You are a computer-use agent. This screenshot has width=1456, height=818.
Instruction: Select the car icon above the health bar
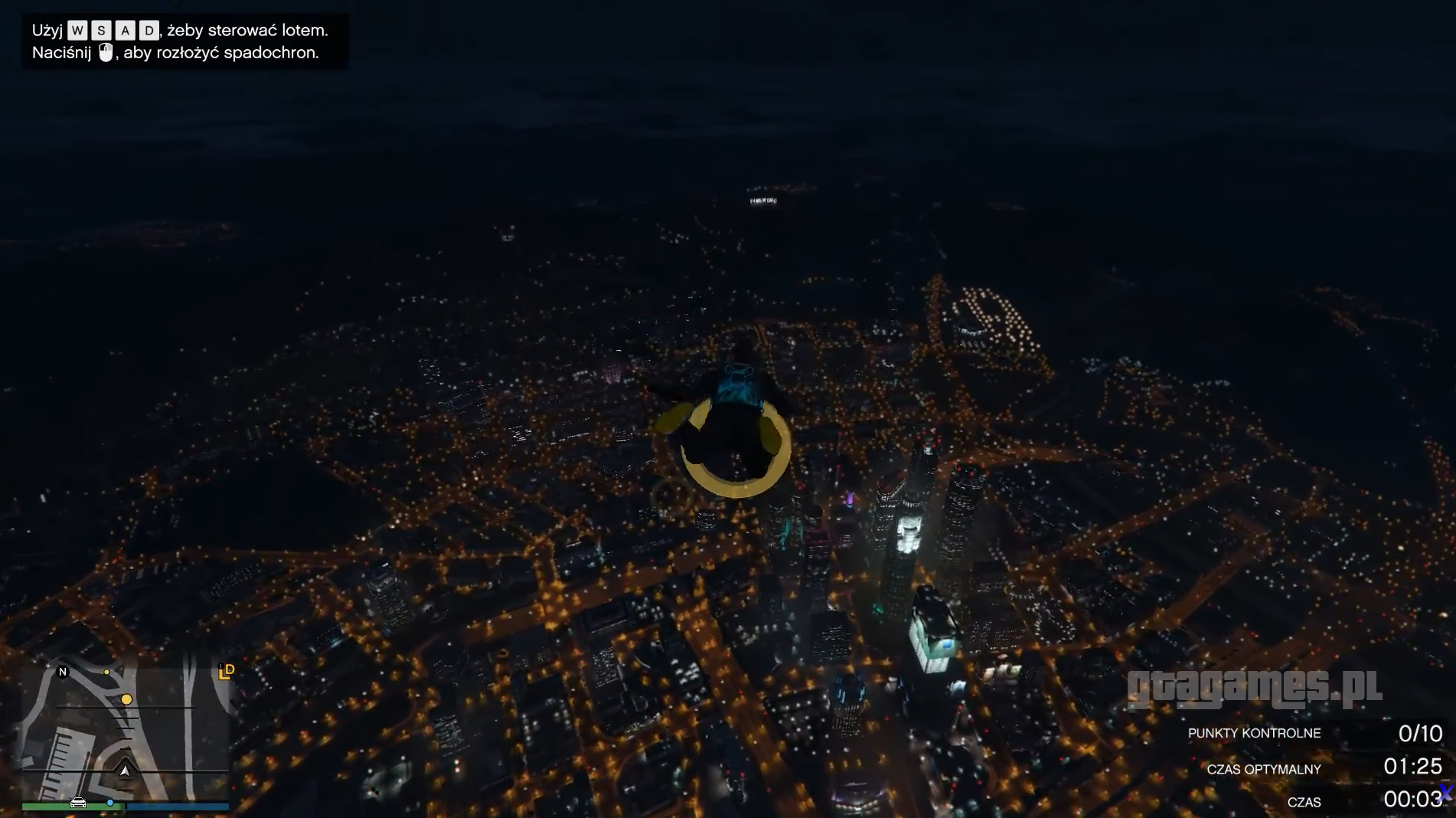coord(78,804)
